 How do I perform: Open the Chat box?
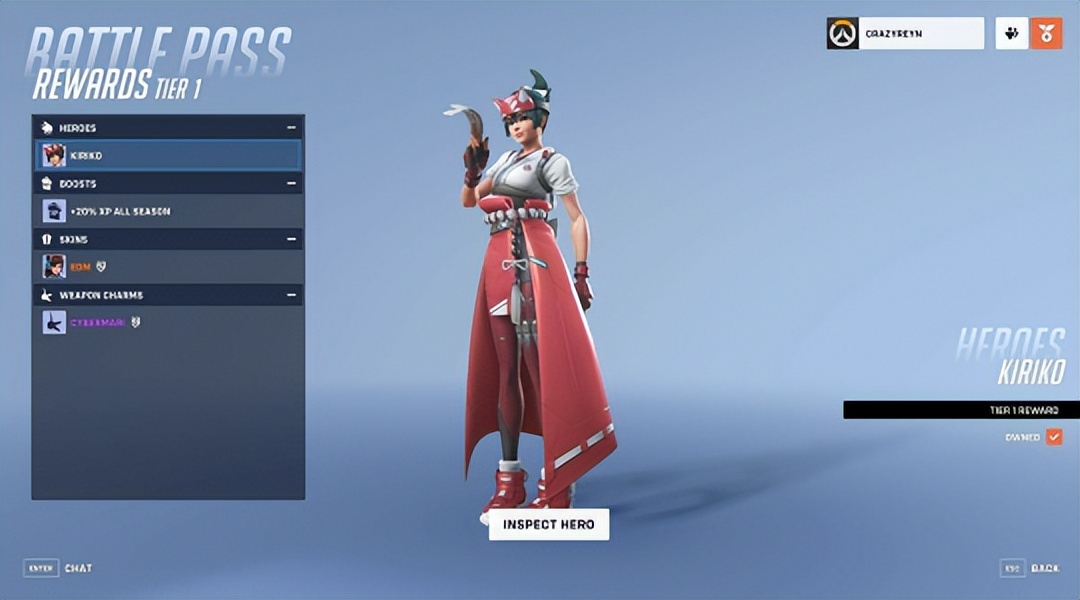[x=58, y=568]
